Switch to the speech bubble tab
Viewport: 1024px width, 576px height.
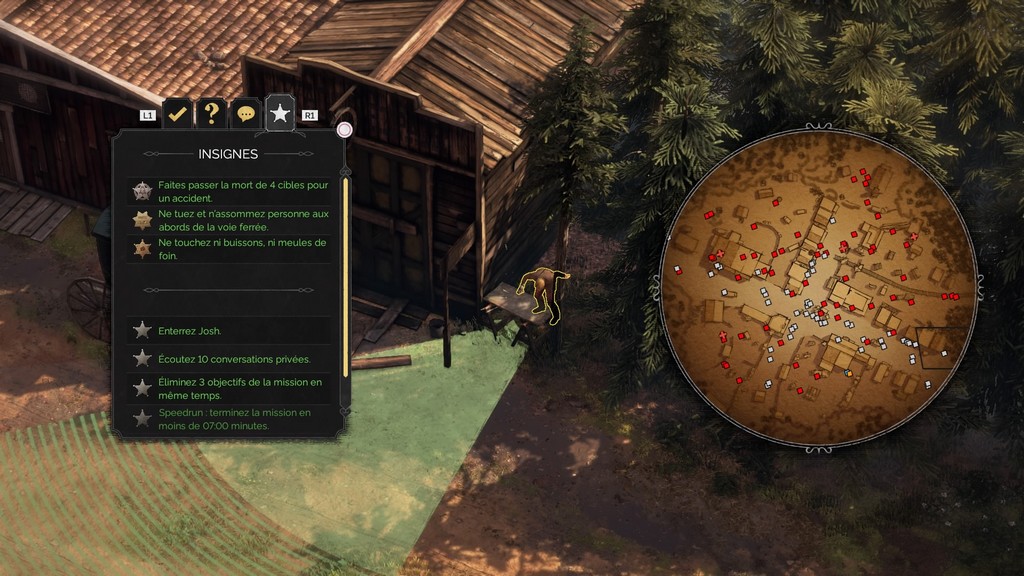245,114
